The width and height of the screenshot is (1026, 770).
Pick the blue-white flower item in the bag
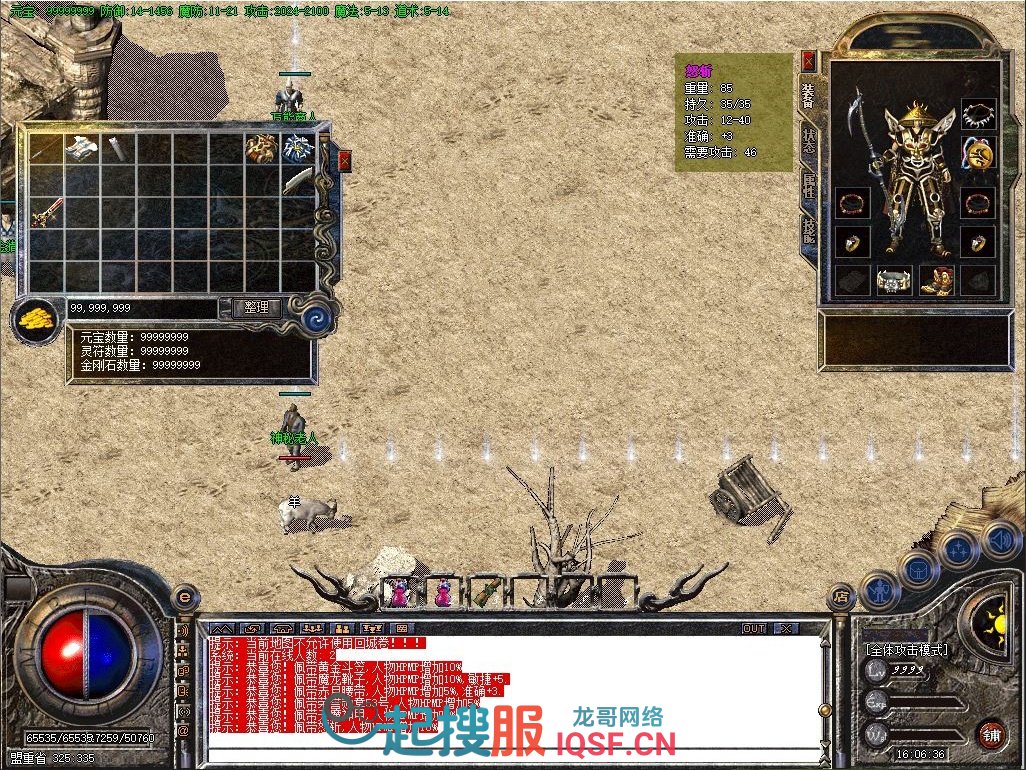298,148
